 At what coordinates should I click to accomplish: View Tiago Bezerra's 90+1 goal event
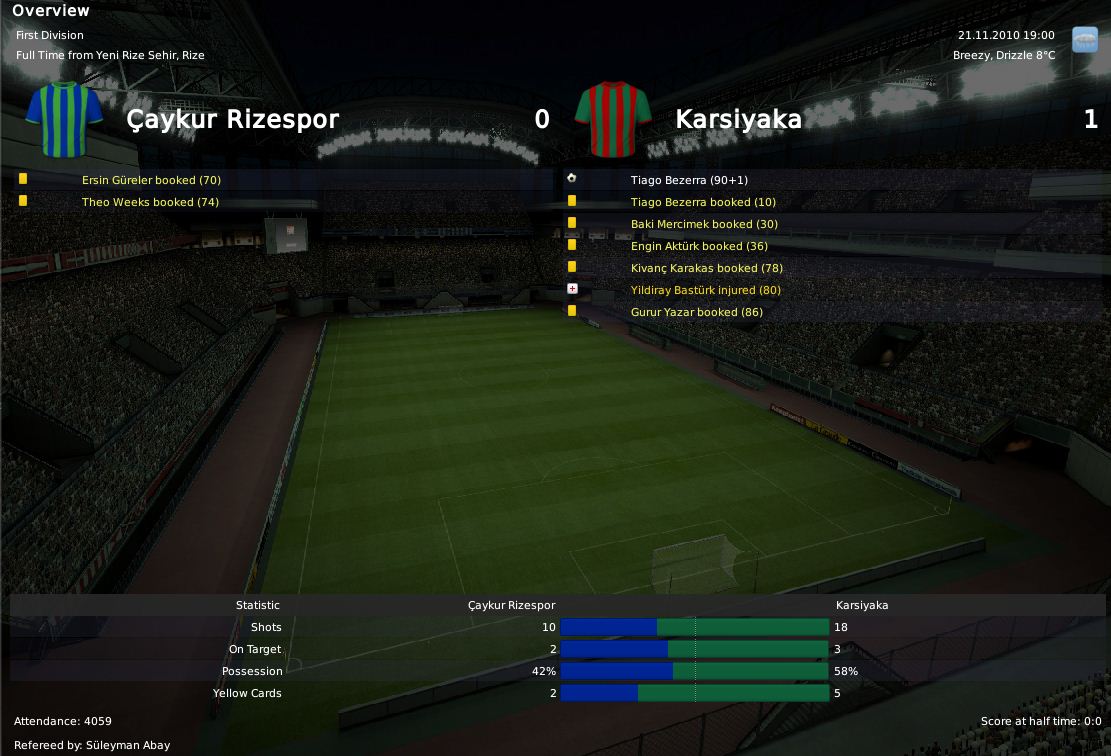click(689, 180)
